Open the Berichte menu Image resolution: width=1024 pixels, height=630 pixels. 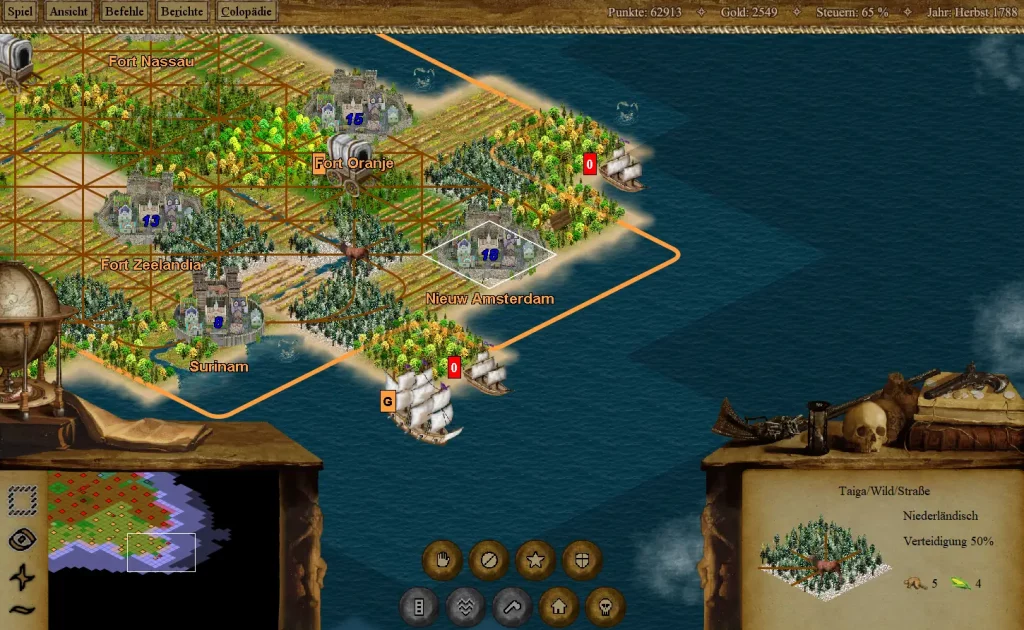point(182,13)
